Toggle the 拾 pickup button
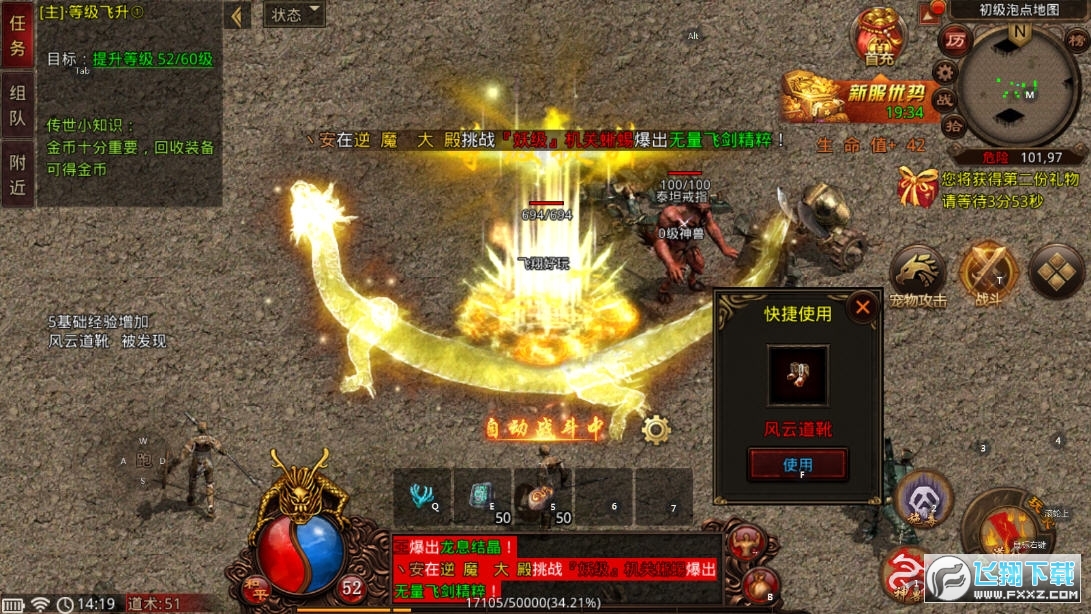 click(x=953, y=126)
